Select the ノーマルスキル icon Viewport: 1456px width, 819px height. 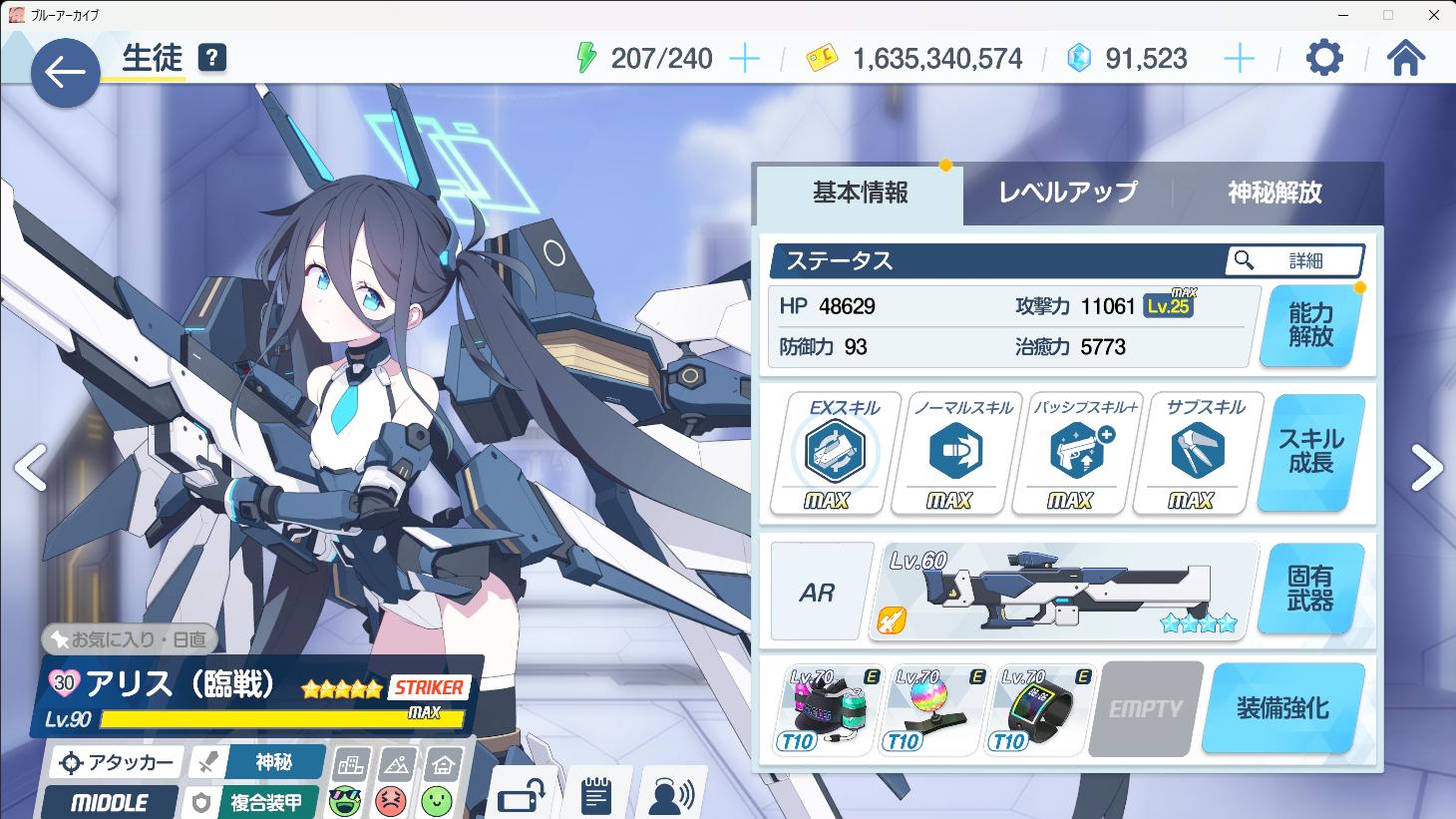[x=955, y=453]
